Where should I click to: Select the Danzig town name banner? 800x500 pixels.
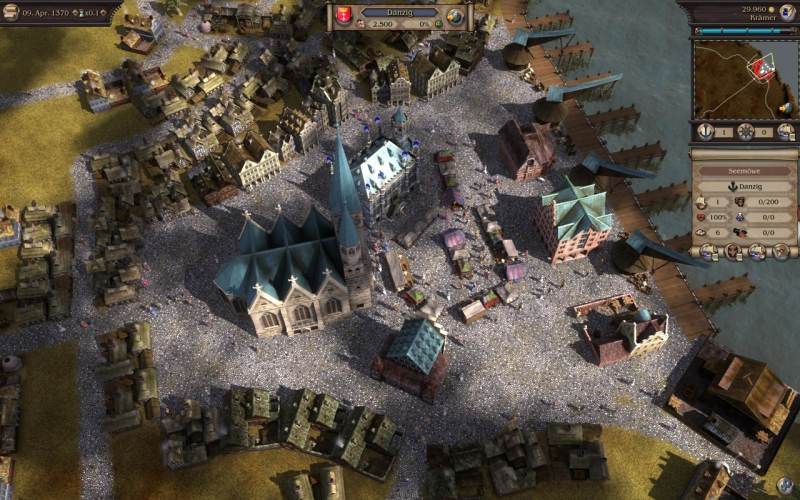399,11
